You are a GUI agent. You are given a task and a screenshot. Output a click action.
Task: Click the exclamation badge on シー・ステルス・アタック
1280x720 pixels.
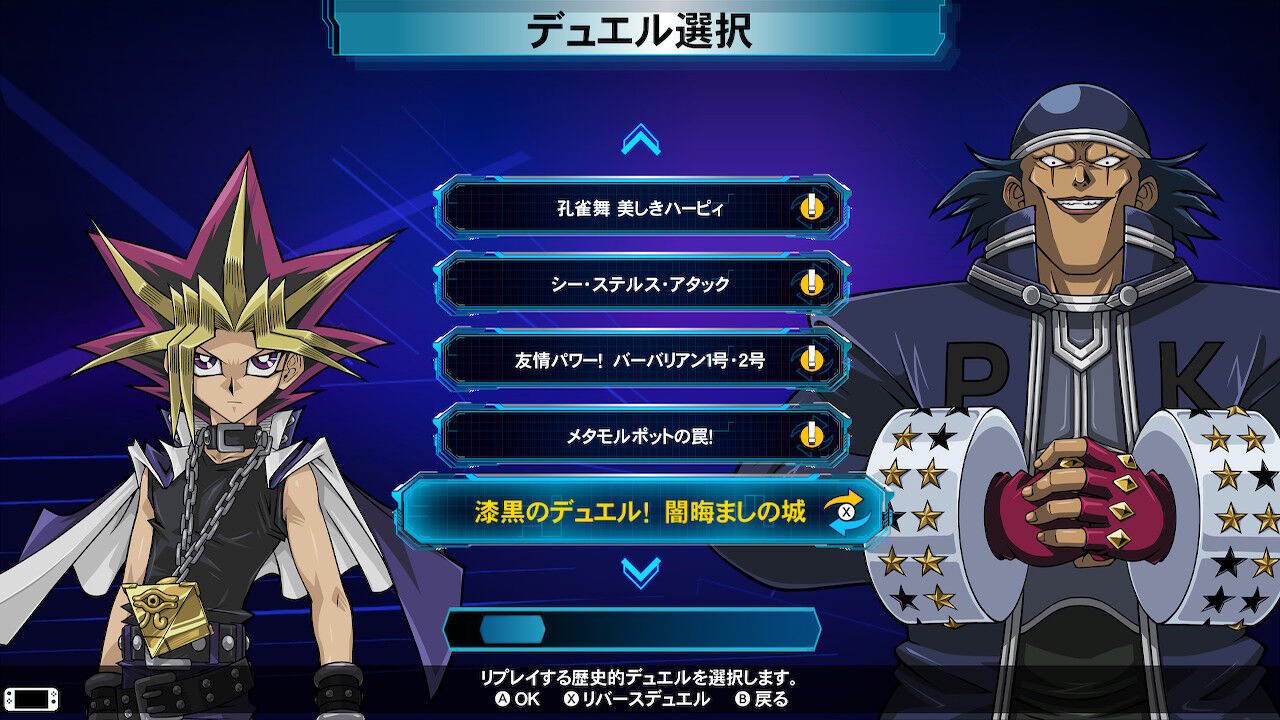(812, 283)
